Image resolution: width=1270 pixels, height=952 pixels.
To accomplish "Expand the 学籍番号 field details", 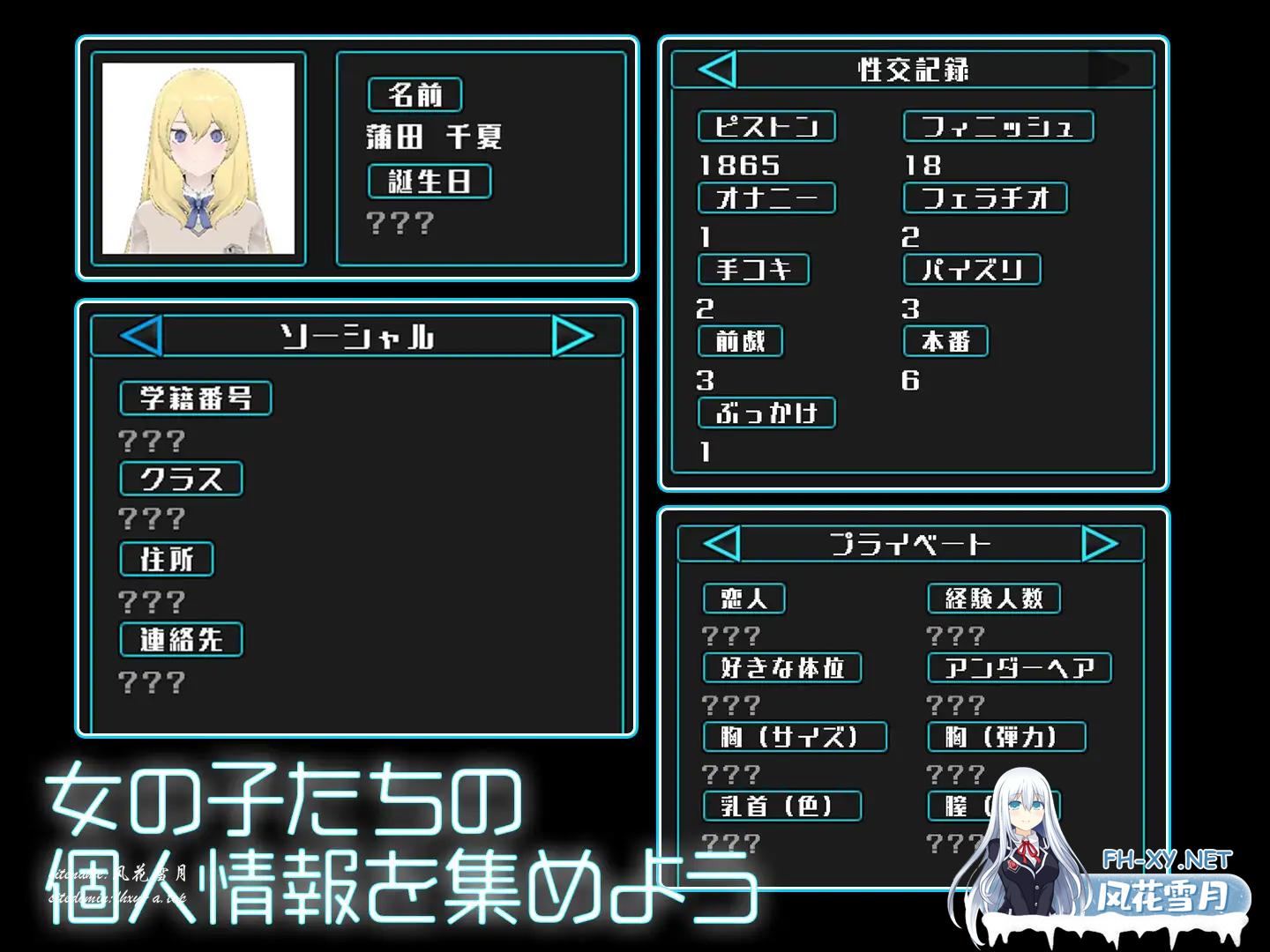I will (196, 398).
